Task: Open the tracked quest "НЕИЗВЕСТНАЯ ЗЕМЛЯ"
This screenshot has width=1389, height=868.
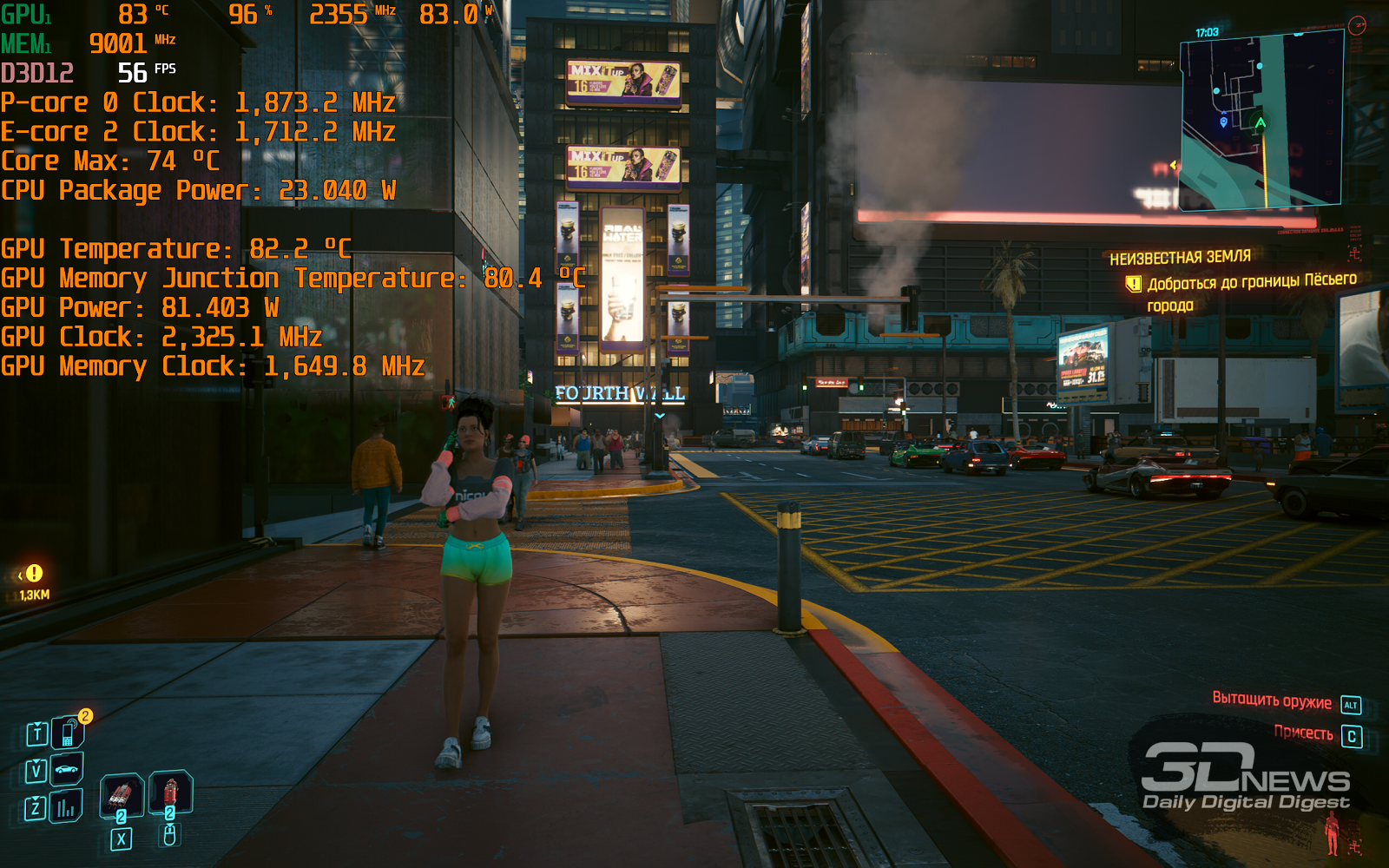Action: tap(1180, 258)
